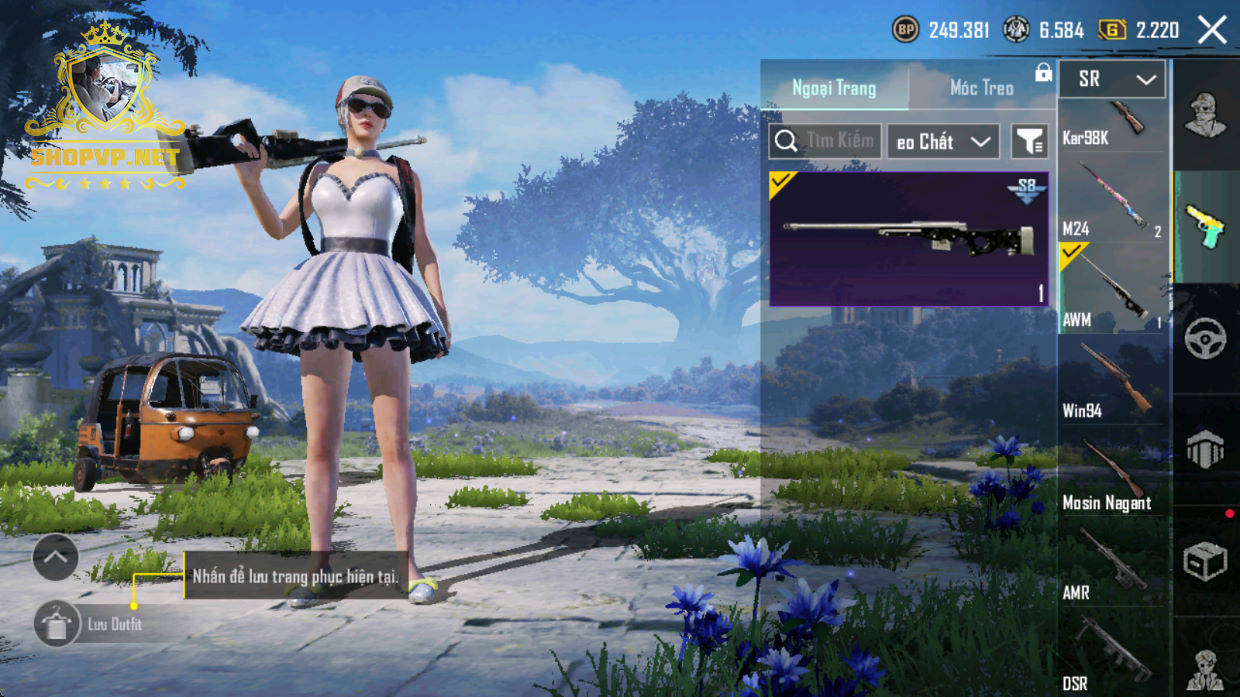Choose M24 in the weapon list
This screenshot has height=697, width=1240.
(x=1113, y=202)
